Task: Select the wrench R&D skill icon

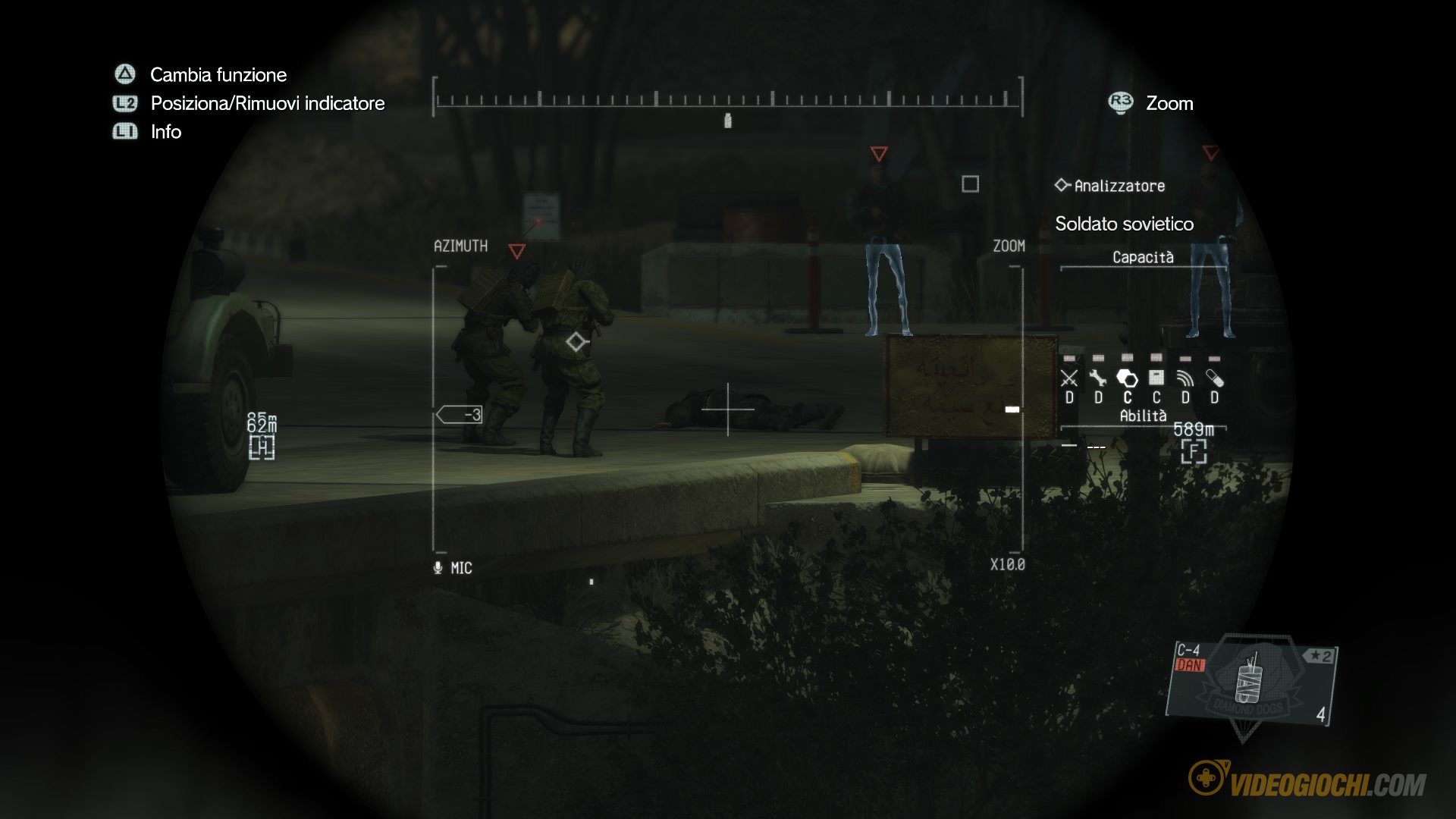Action: point(1098,378)
